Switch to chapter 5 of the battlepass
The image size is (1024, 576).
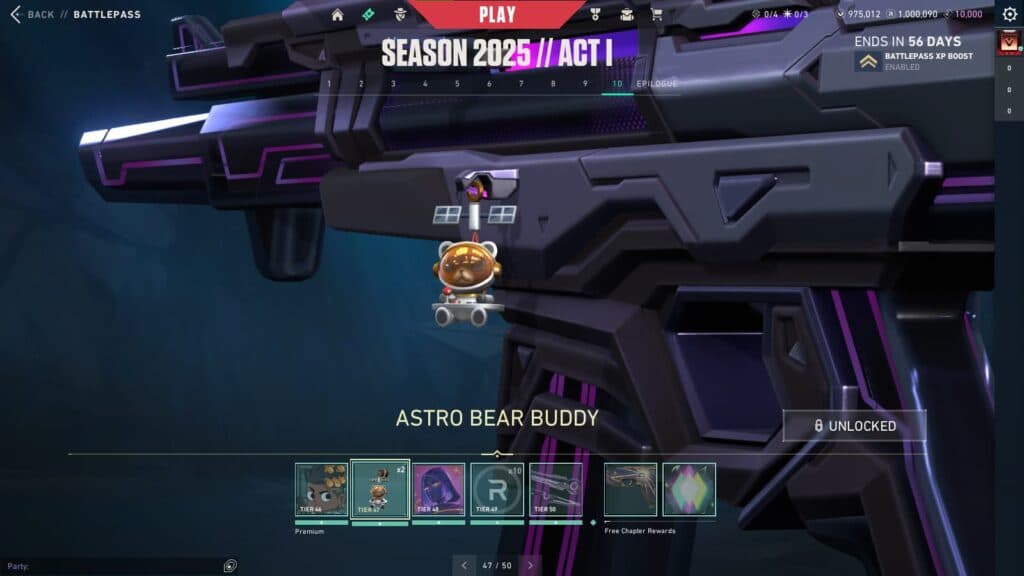pyautogui.click(x=457, y=84)
